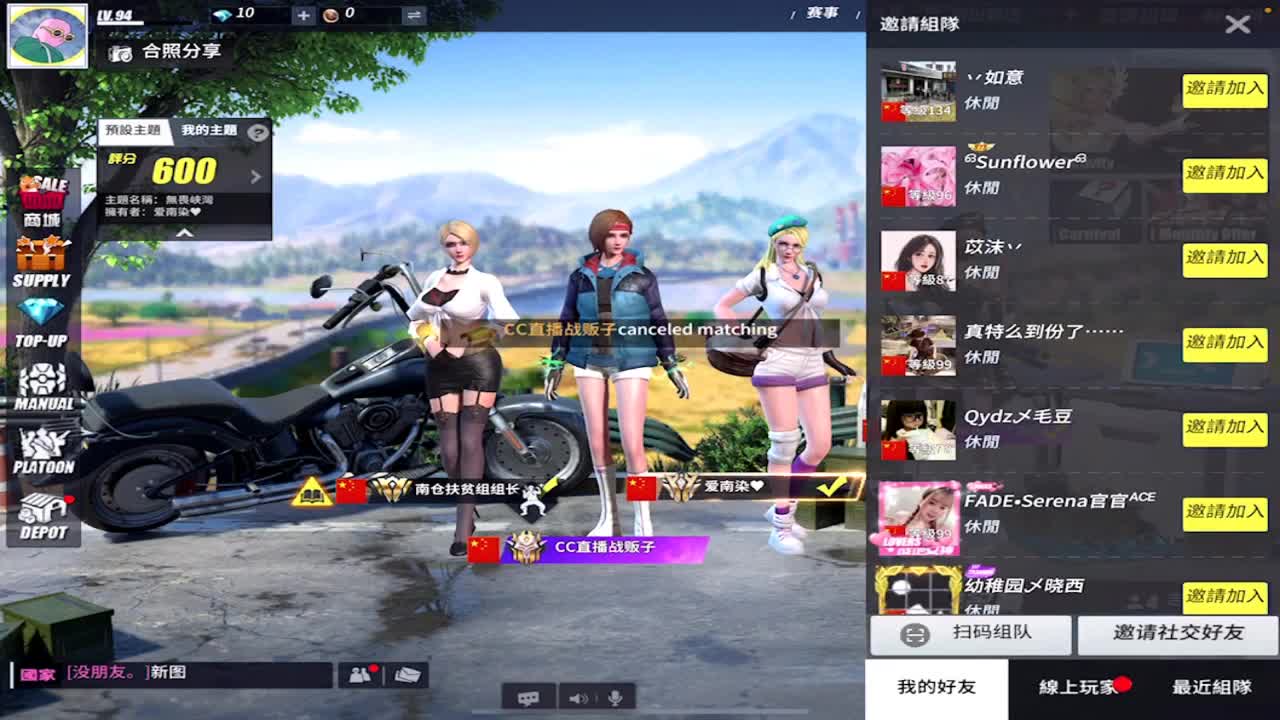Open the MANUAL panel in left sidebar
1280x720 pixels.
tap(44, 382)
